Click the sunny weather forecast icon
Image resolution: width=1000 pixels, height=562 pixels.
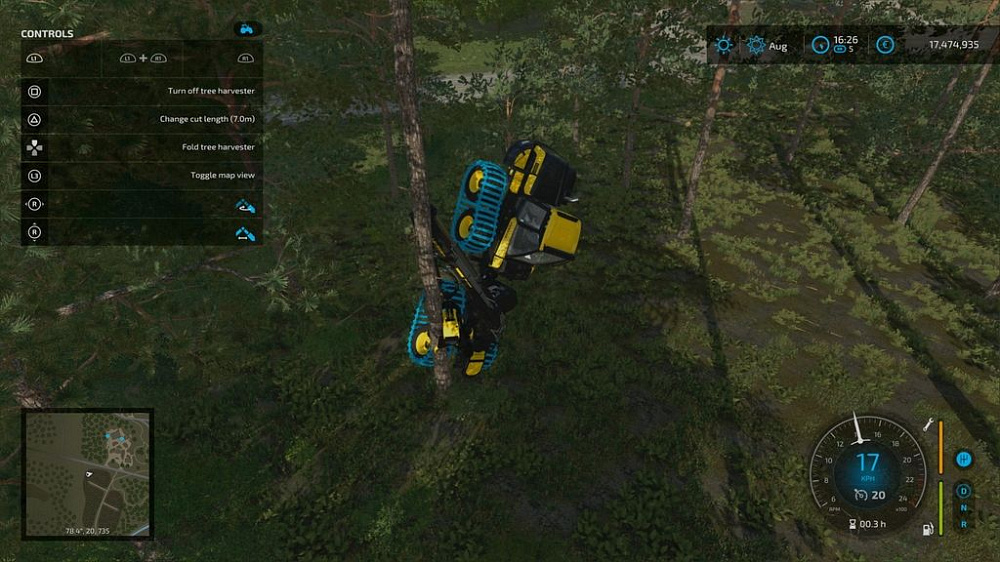[723, 45]
